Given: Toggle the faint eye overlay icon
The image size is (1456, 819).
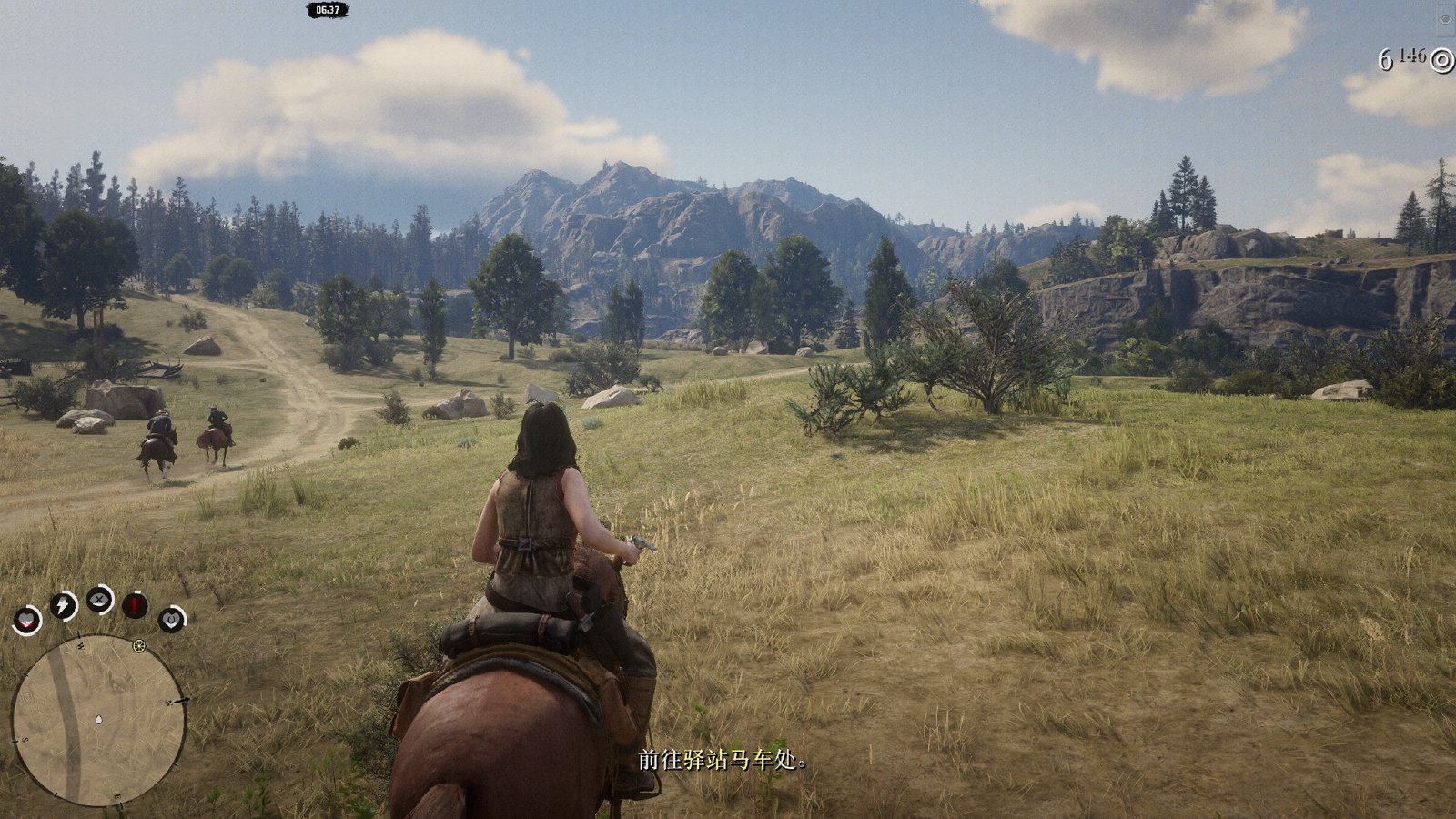Looking at the screenshot, I should [1445, 18].
